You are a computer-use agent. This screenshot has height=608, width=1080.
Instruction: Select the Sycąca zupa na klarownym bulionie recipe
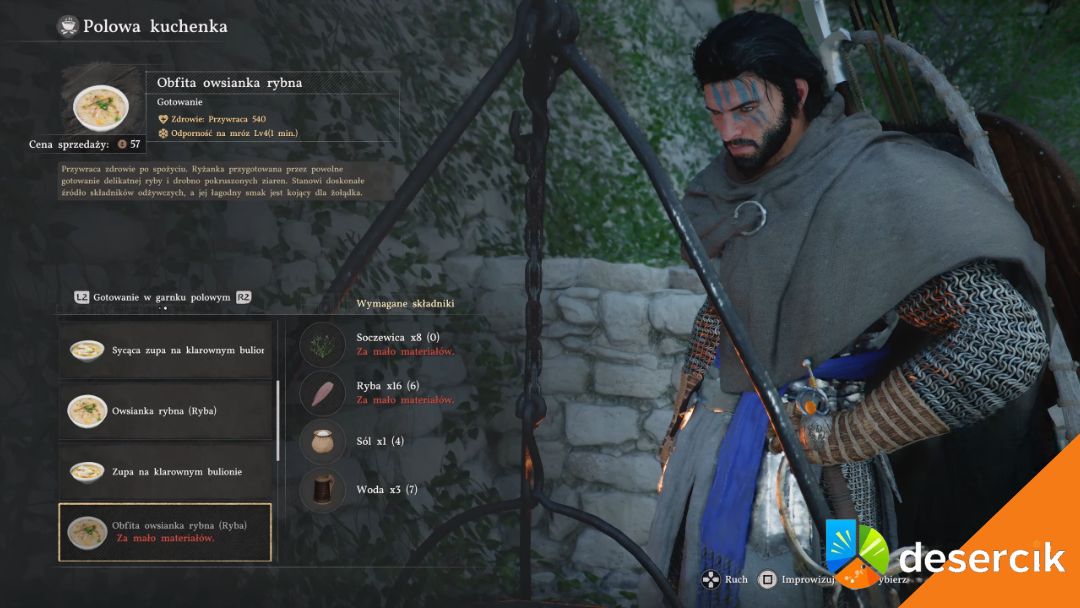(x=166, y=350)
